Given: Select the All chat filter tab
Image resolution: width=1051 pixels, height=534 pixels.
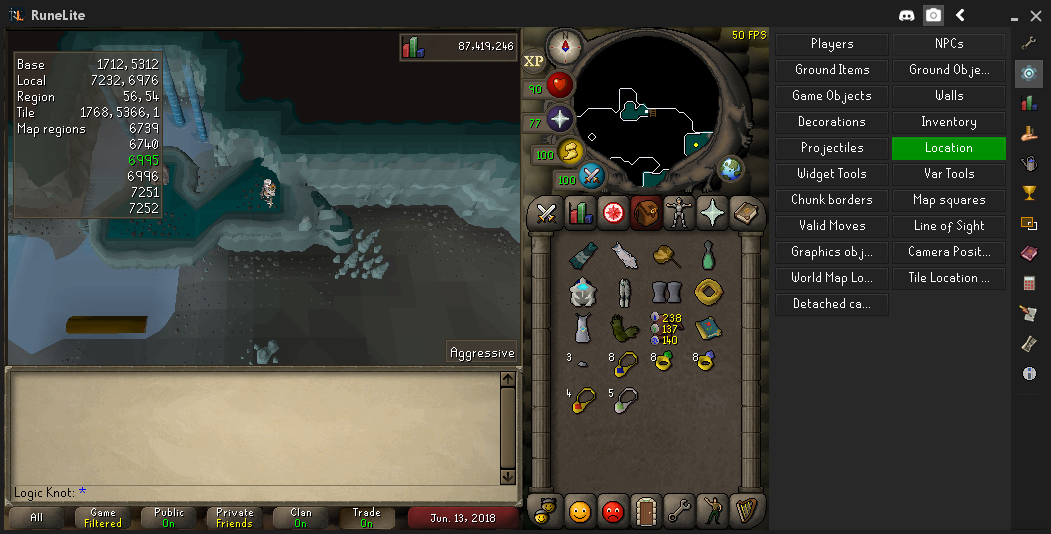Looking at the screenshot, I should click(x=36, y=517).
